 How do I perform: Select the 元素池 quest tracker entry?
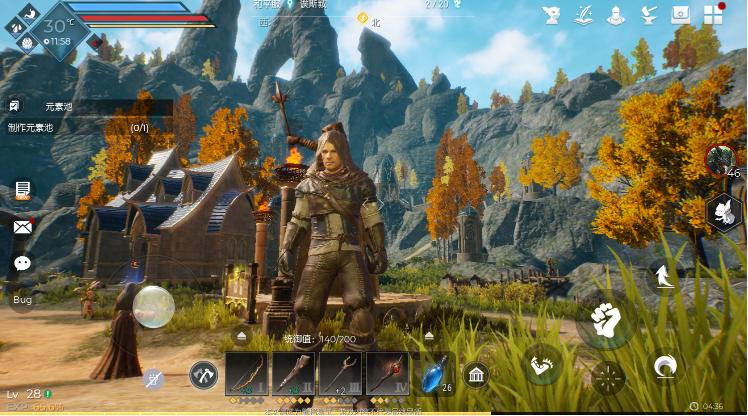[60, 106]
